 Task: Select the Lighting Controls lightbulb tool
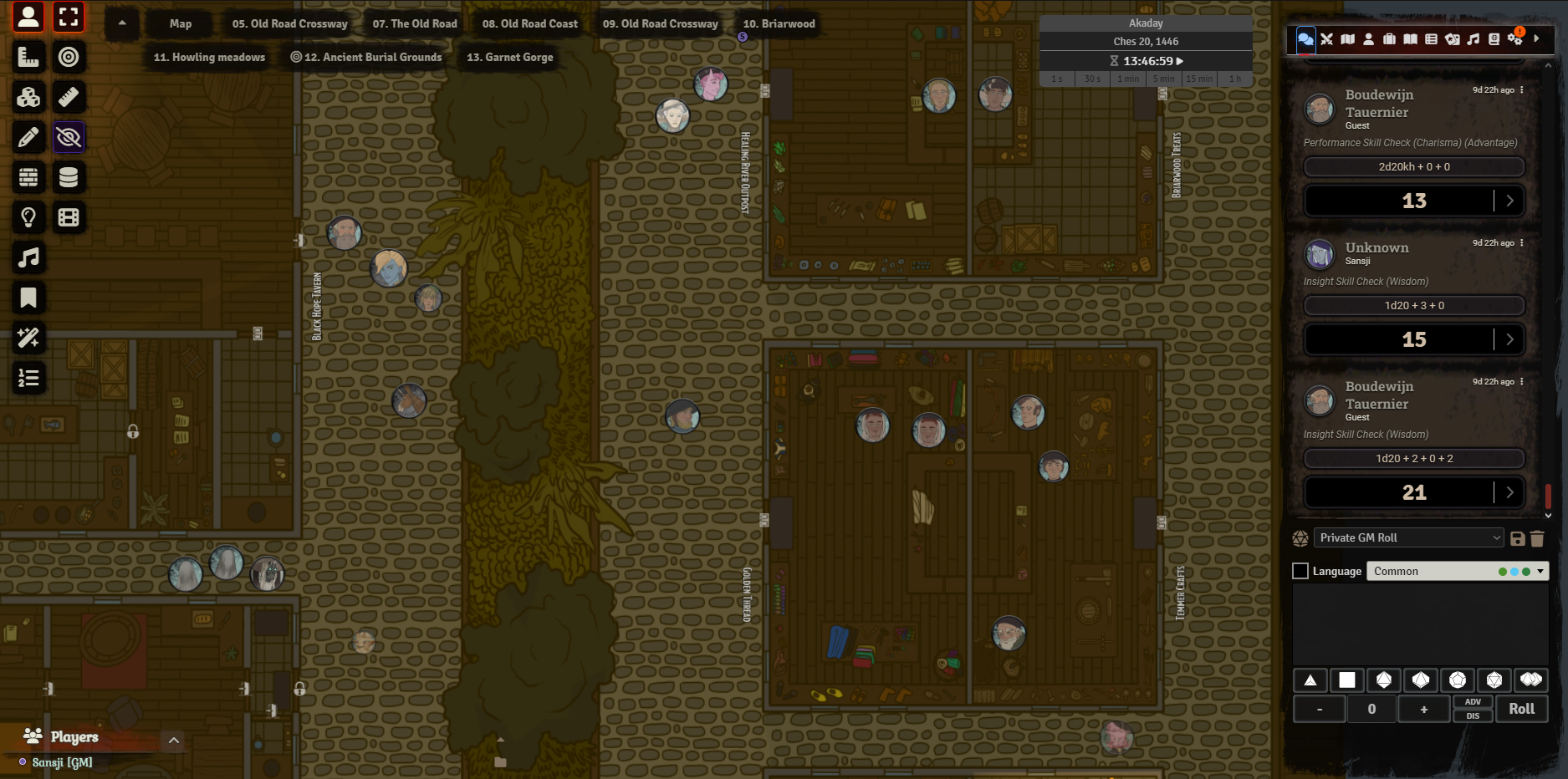(x=28, y=217)
